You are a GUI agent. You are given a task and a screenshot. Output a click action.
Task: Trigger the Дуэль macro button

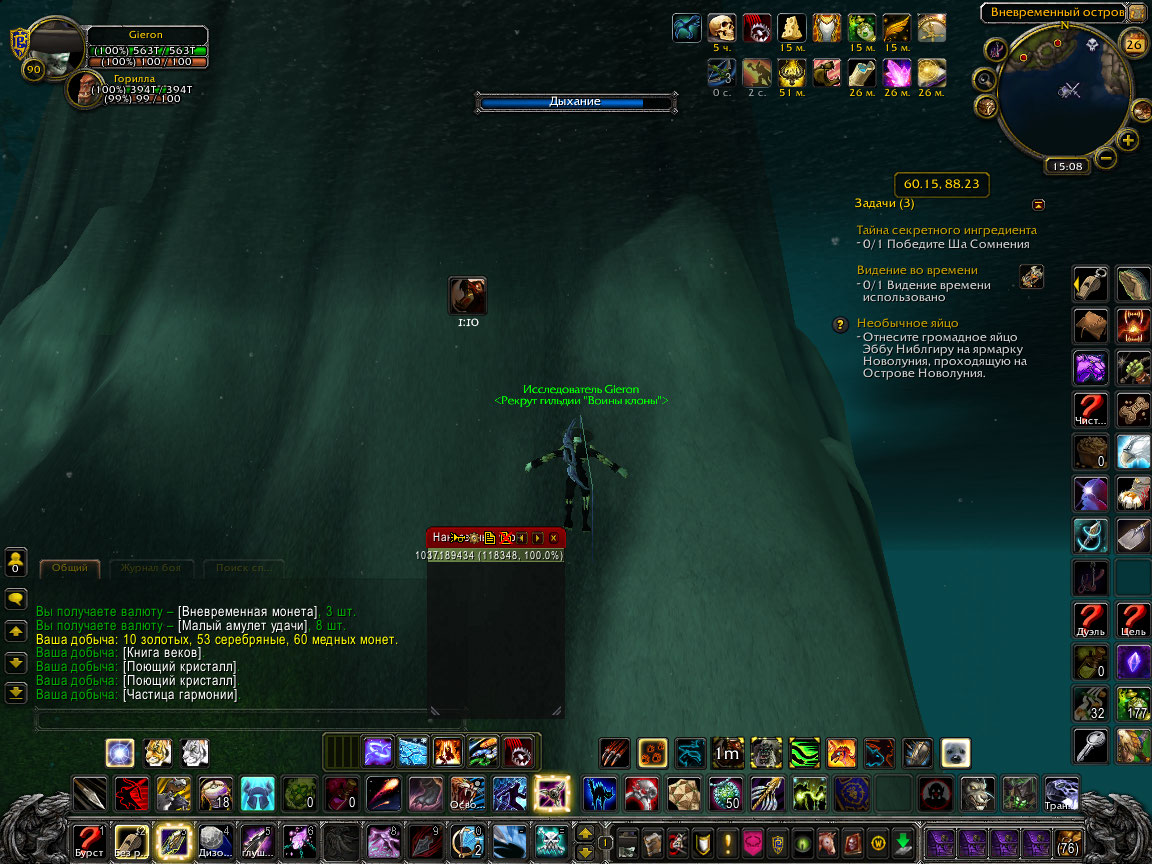pyautogui.click(x=1090, y=619)
